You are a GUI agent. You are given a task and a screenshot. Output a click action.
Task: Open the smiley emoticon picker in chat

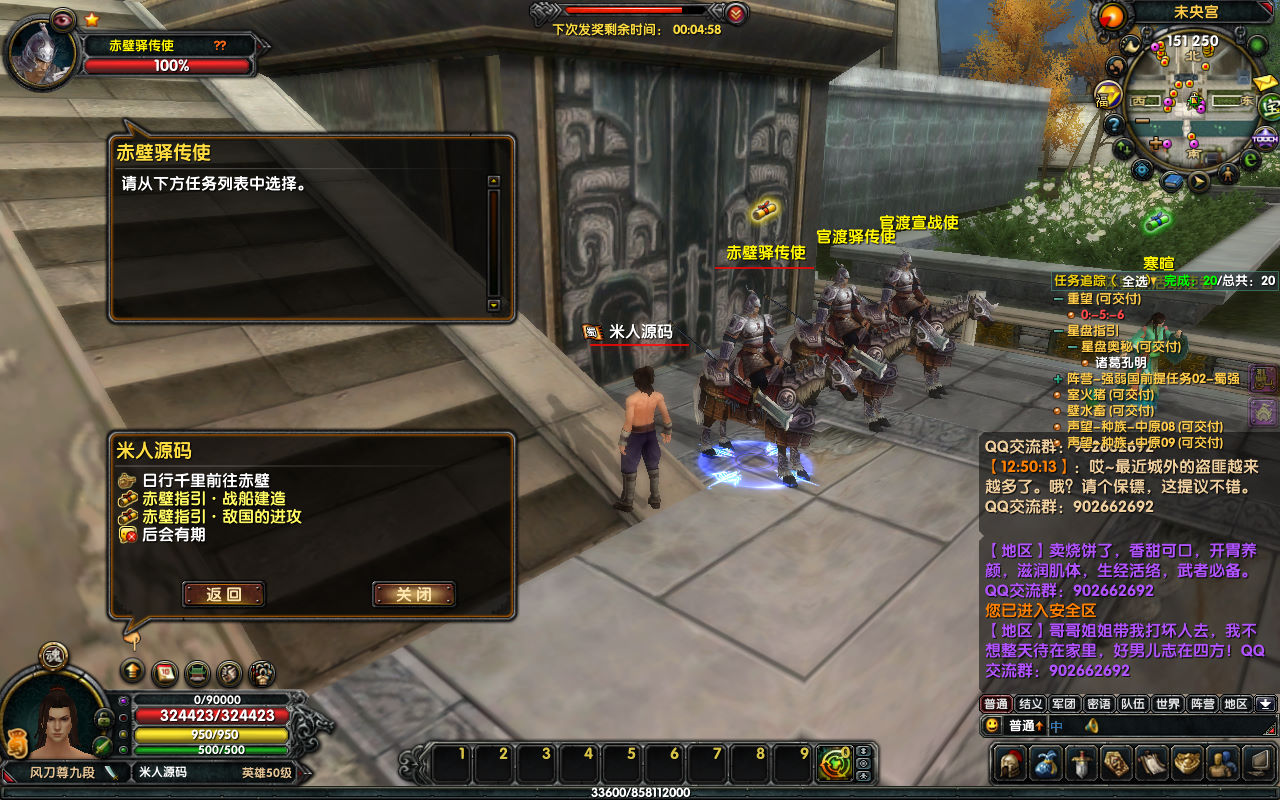click(992, 725)
